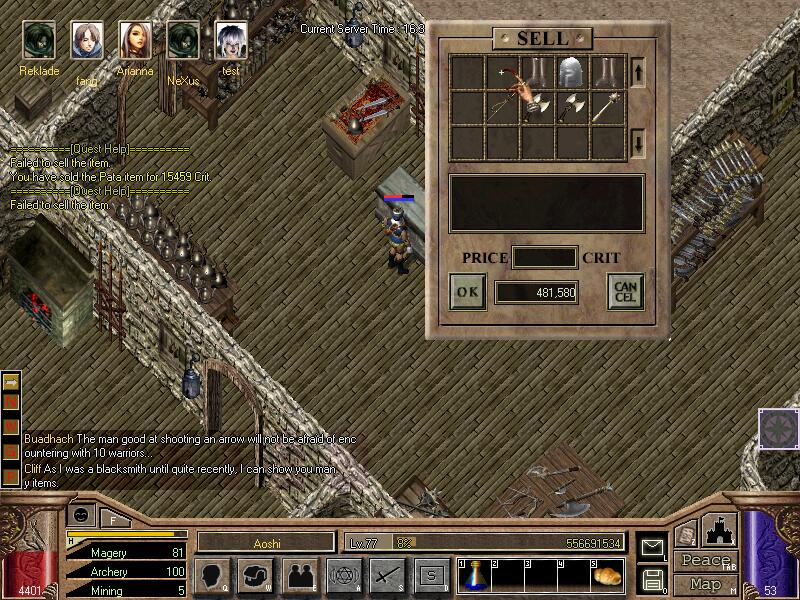
Task: Open the hexagram magic button
Action: 341,575
